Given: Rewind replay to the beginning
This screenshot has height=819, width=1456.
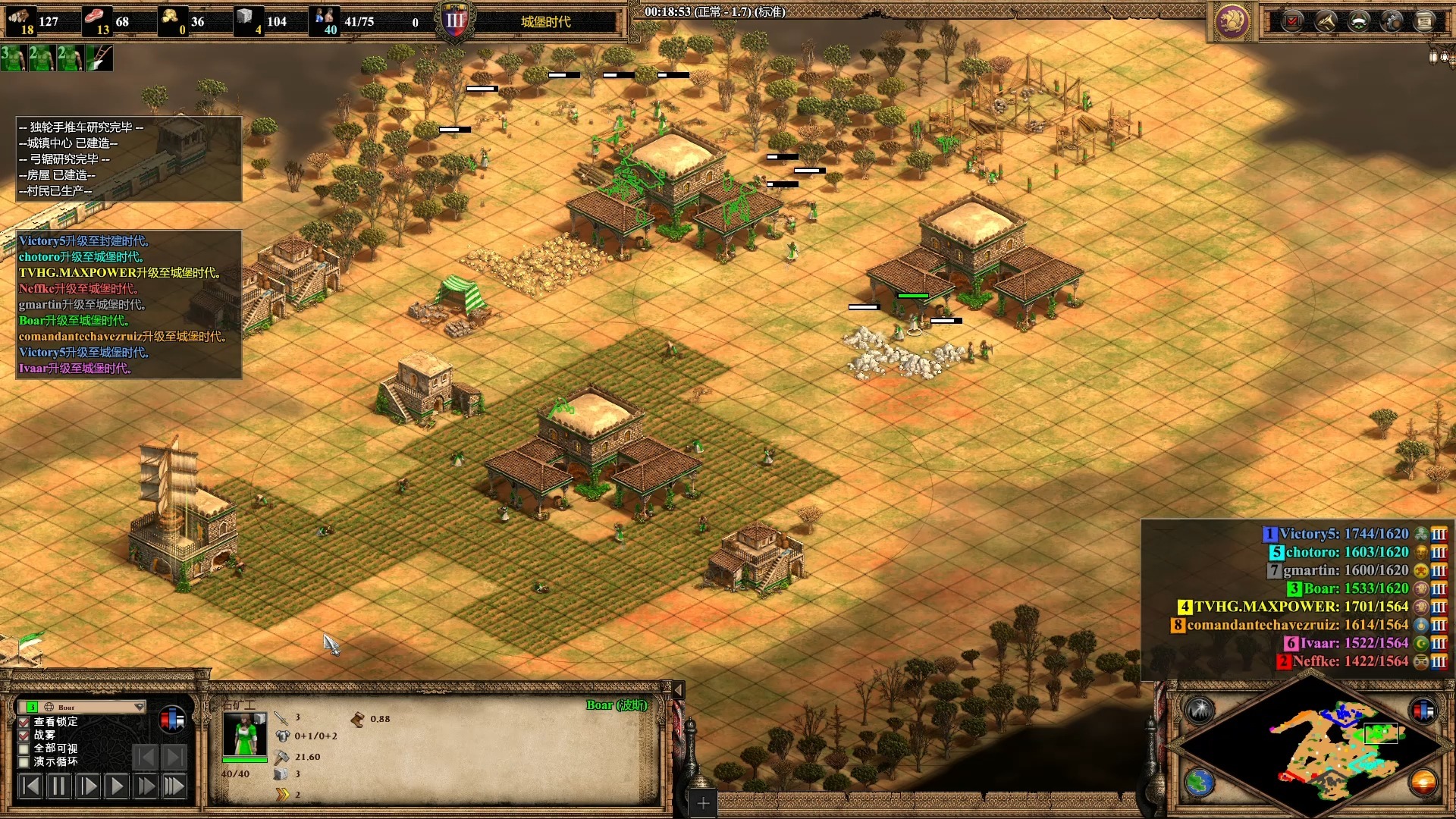Looking at the screenshot, I should point(30,786).
